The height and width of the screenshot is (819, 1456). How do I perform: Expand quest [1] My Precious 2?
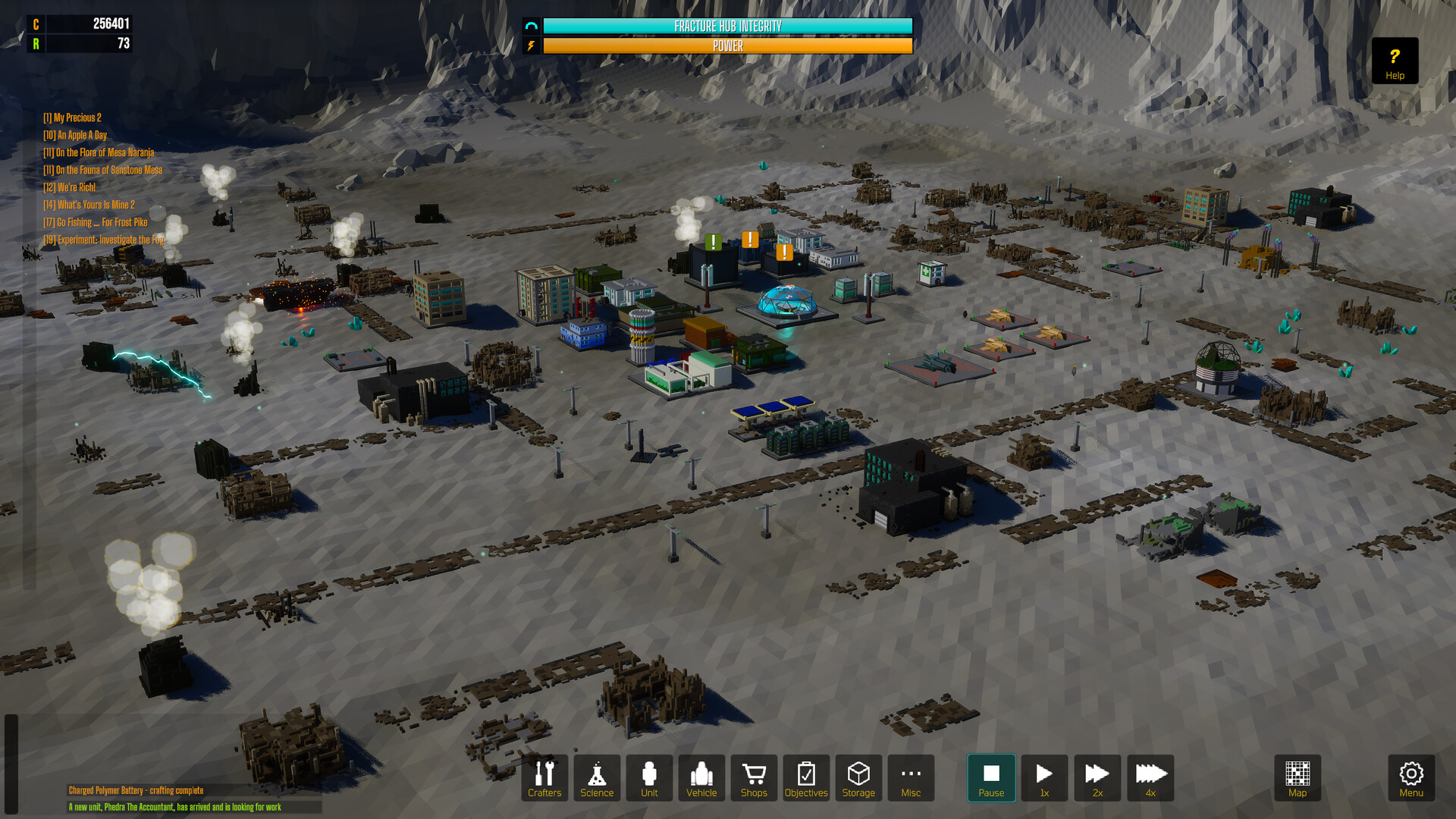tap(72, 118)
